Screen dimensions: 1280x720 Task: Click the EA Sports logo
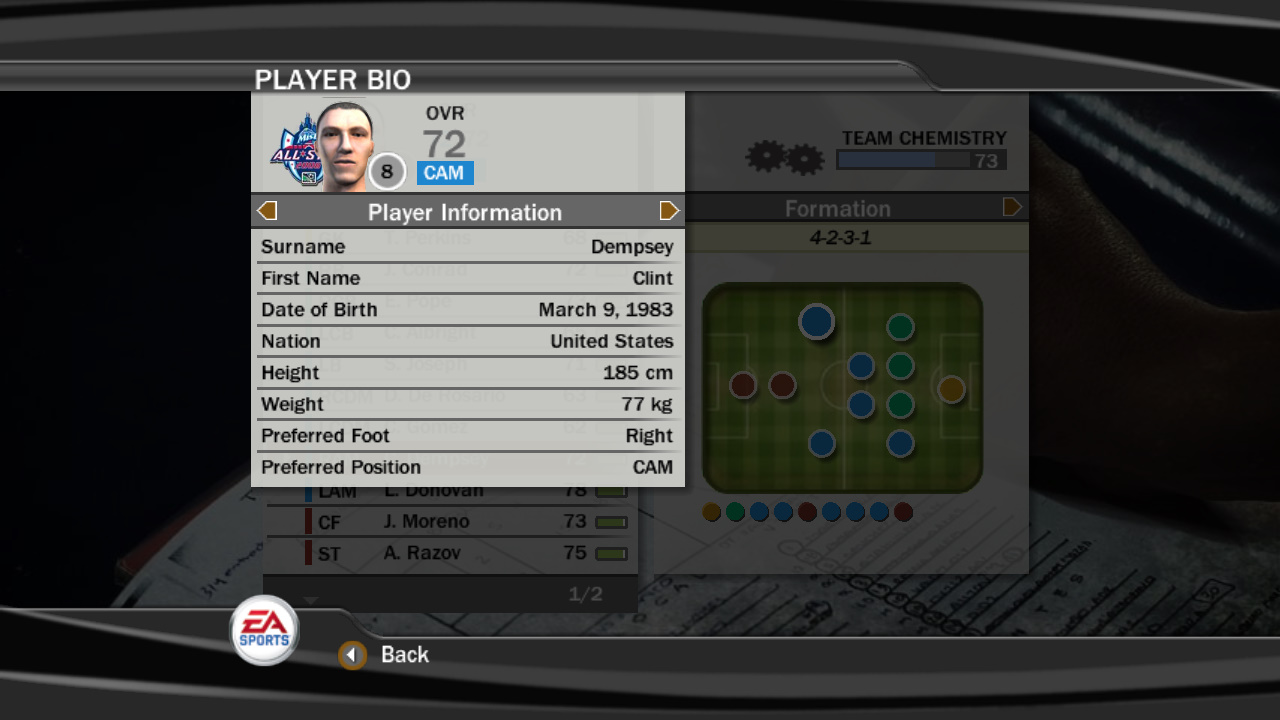click(x=263, y=630)
